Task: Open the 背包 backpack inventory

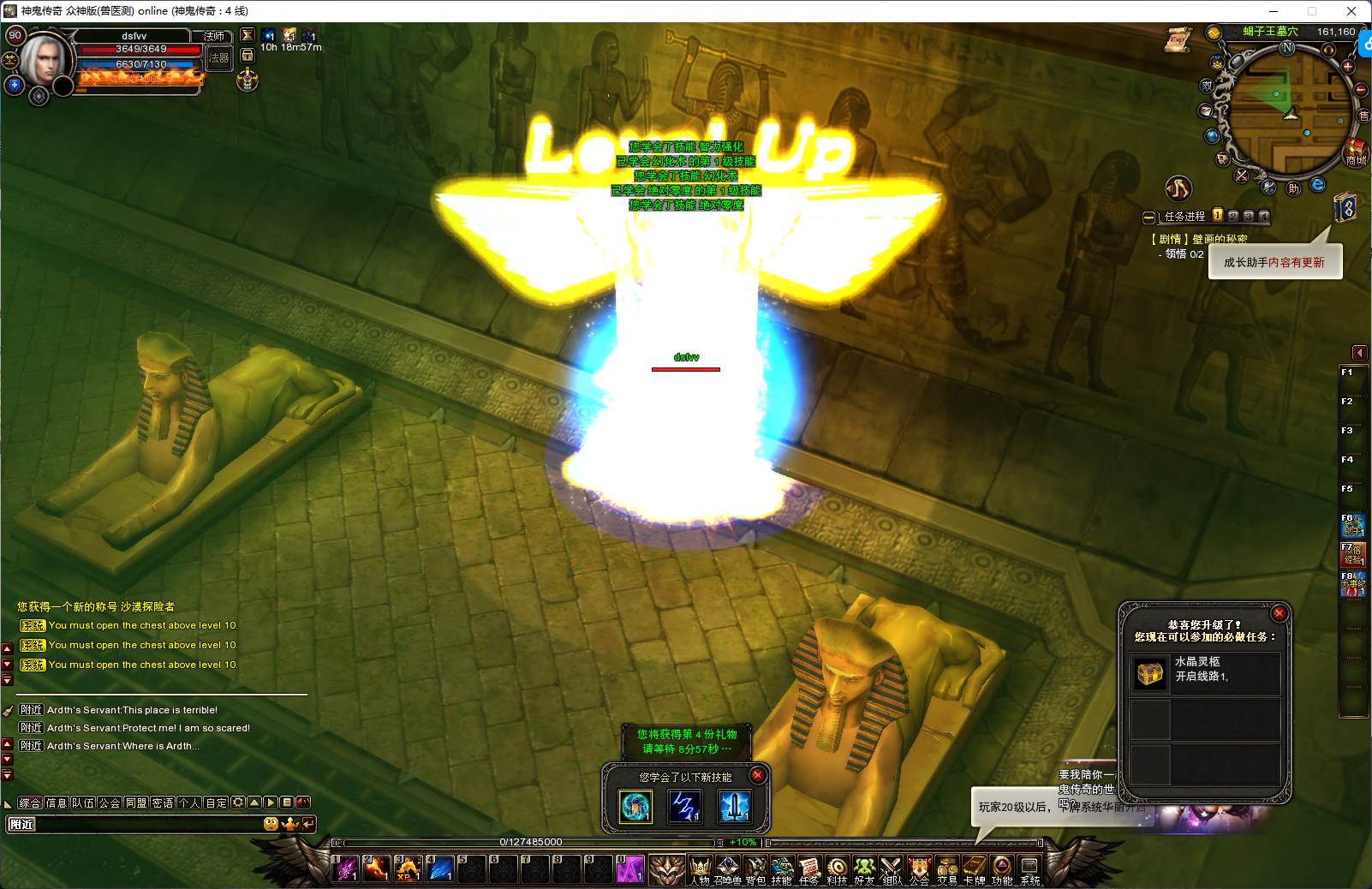Action: point(755,870)
